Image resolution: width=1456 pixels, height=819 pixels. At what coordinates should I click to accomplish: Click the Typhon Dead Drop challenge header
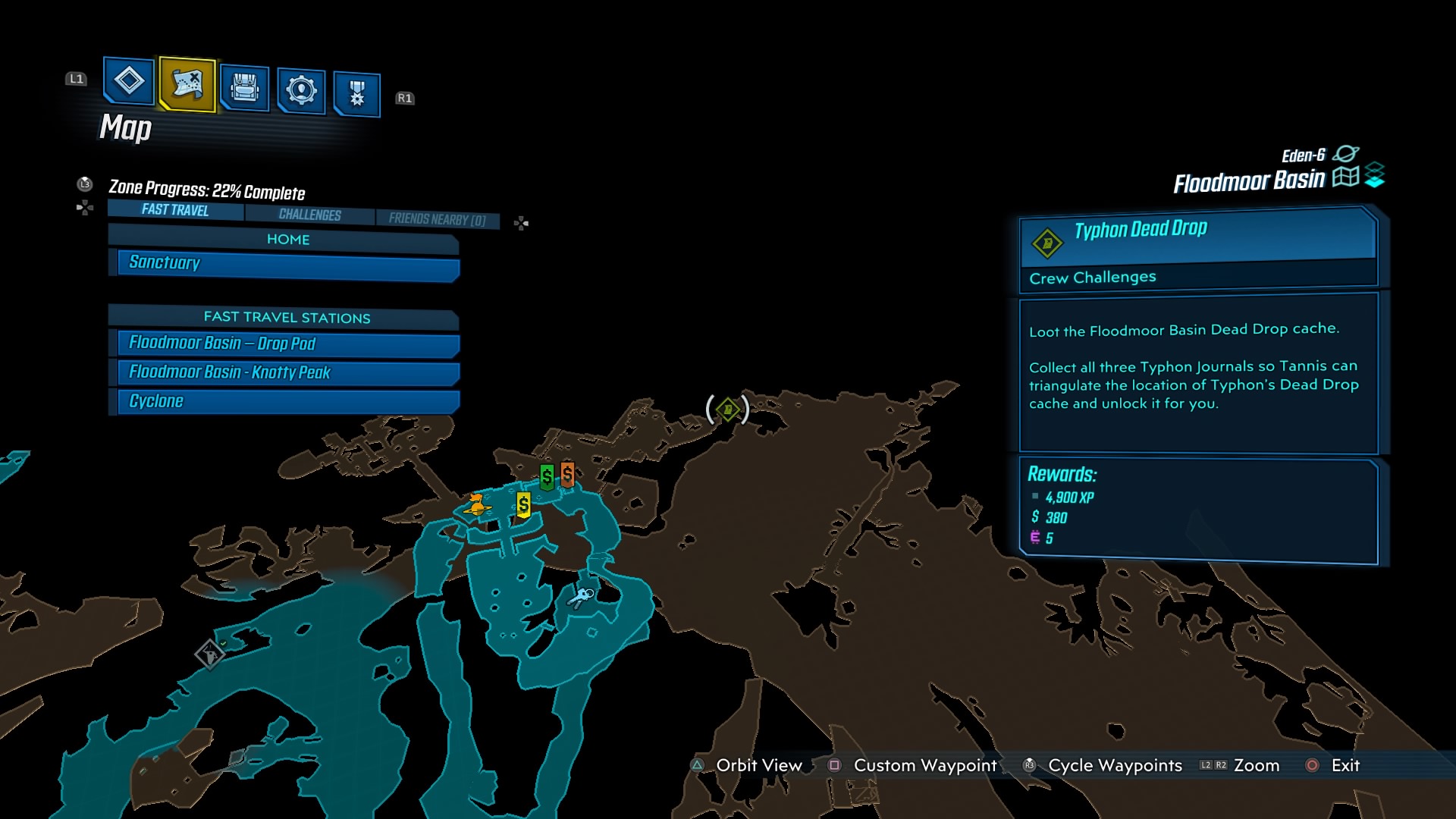(1198, 230)
